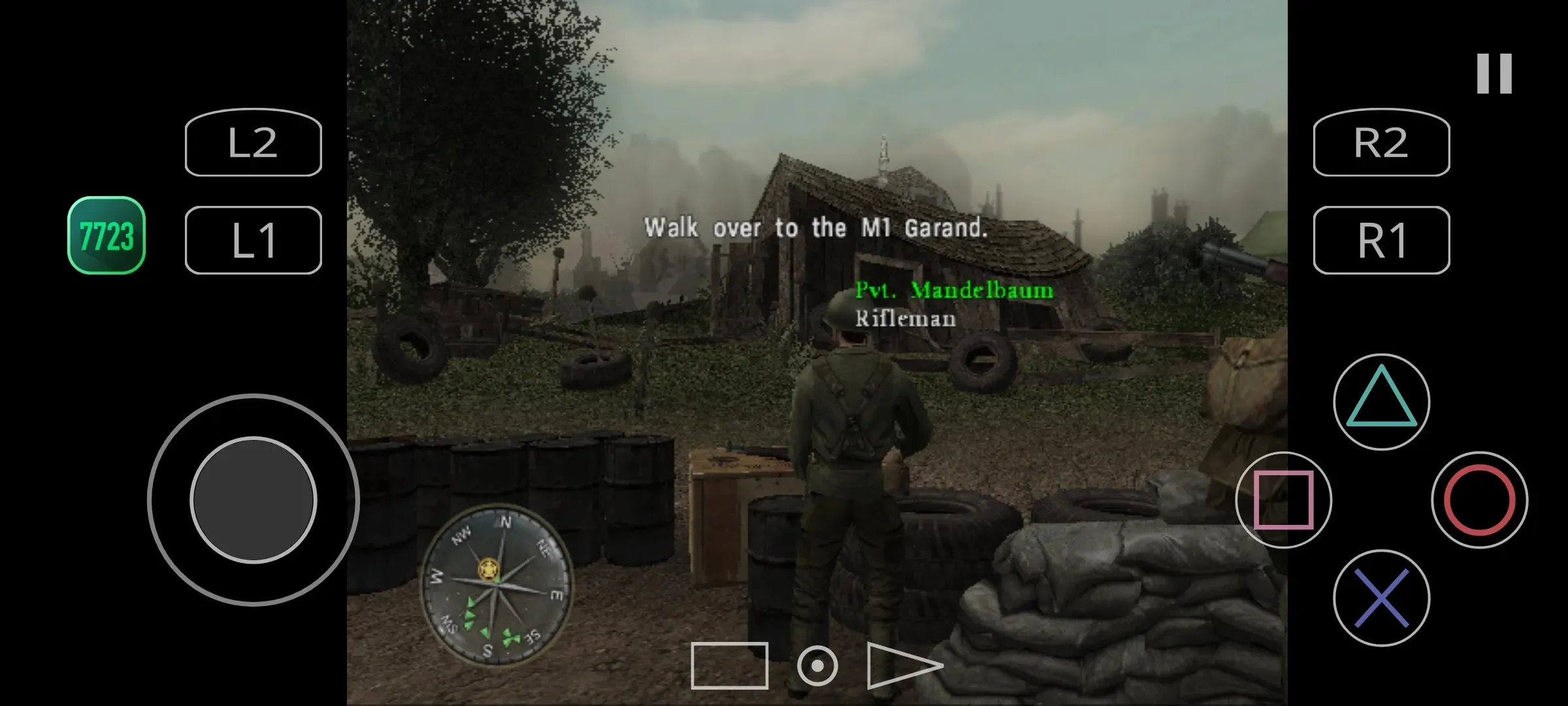The width and height of the screenshot is (1568, 706).
Task: Click the pink square face button
Action: tap(1283, 500)
